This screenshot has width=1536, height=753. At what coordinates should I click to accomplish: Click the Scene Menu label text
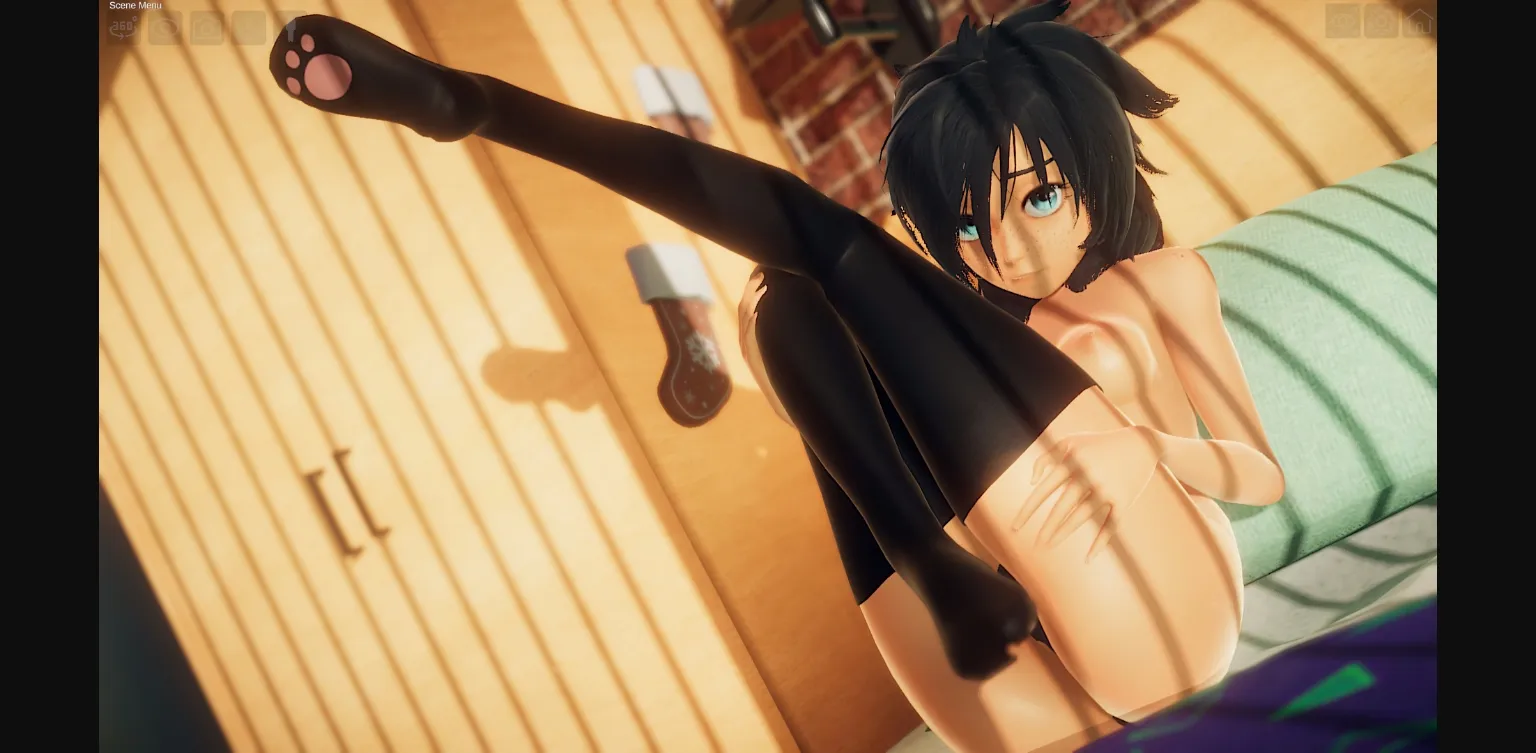(x=135, y=5)
